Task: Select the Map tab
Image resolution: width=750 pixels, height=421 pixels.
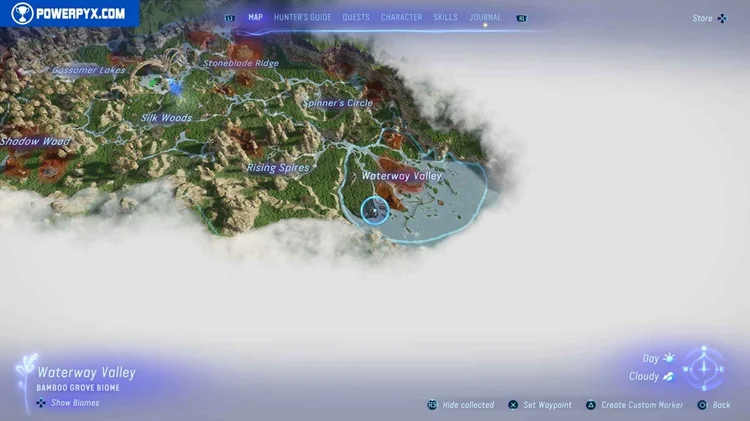Action: coord(255,17)
